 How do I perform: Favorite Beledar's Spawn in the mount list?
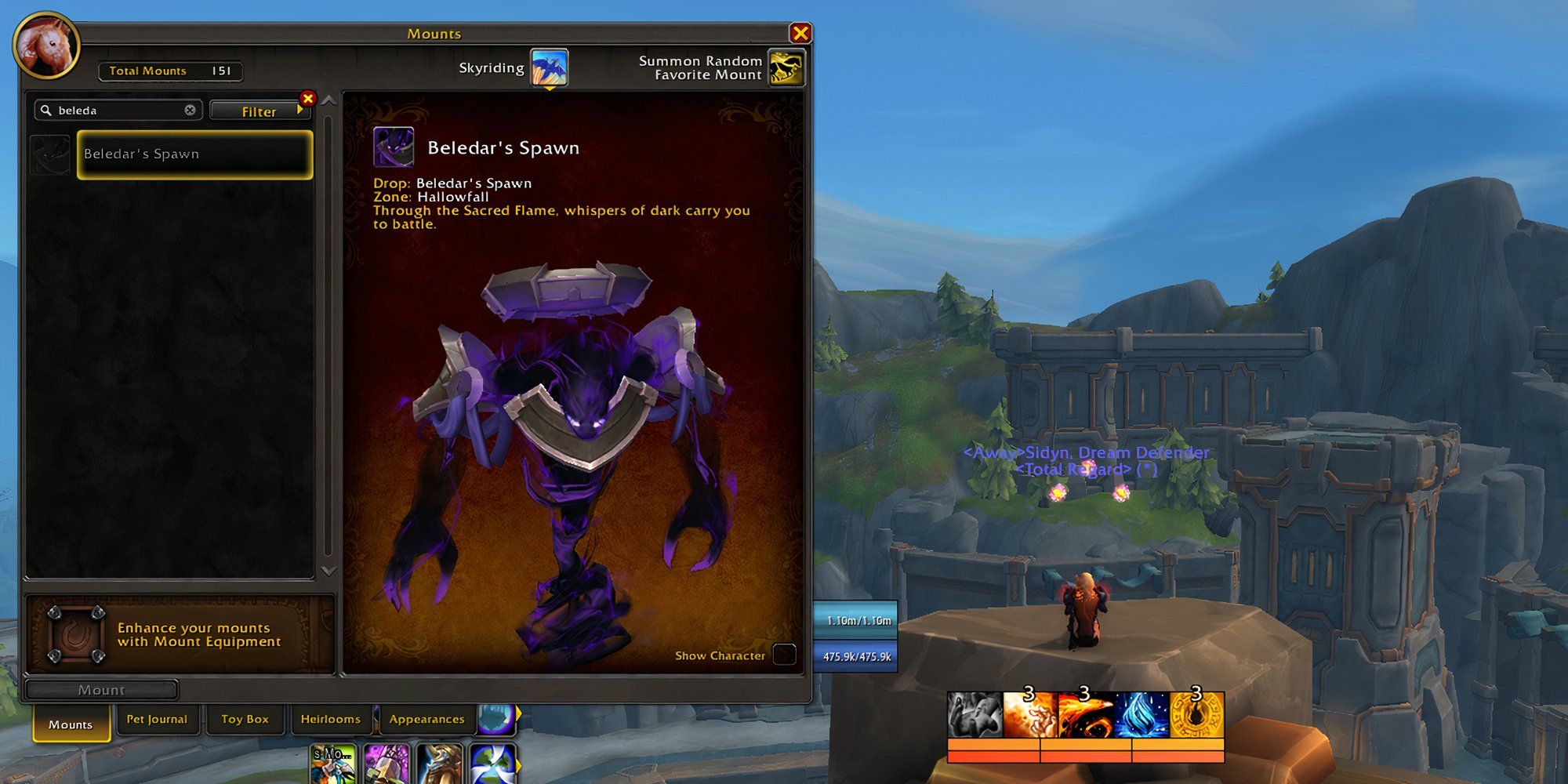(x=52, y=154)
